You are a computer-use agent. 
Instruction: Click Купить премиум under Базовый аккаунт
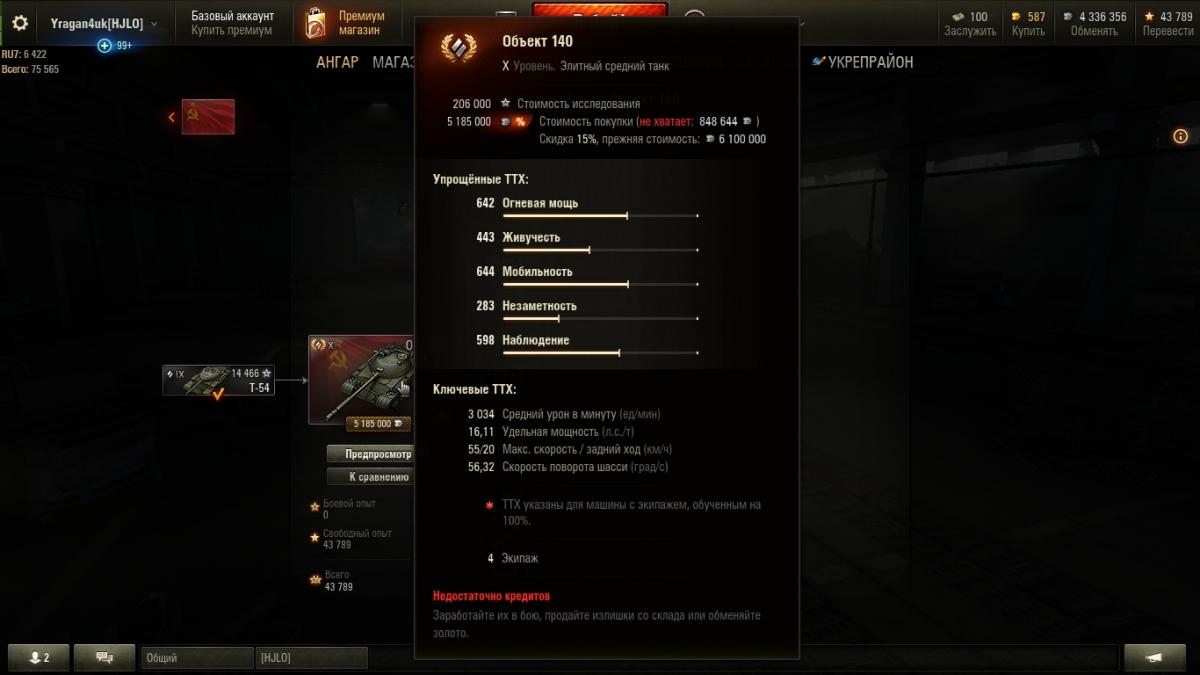pyautogui.click(x=231, y=31)
